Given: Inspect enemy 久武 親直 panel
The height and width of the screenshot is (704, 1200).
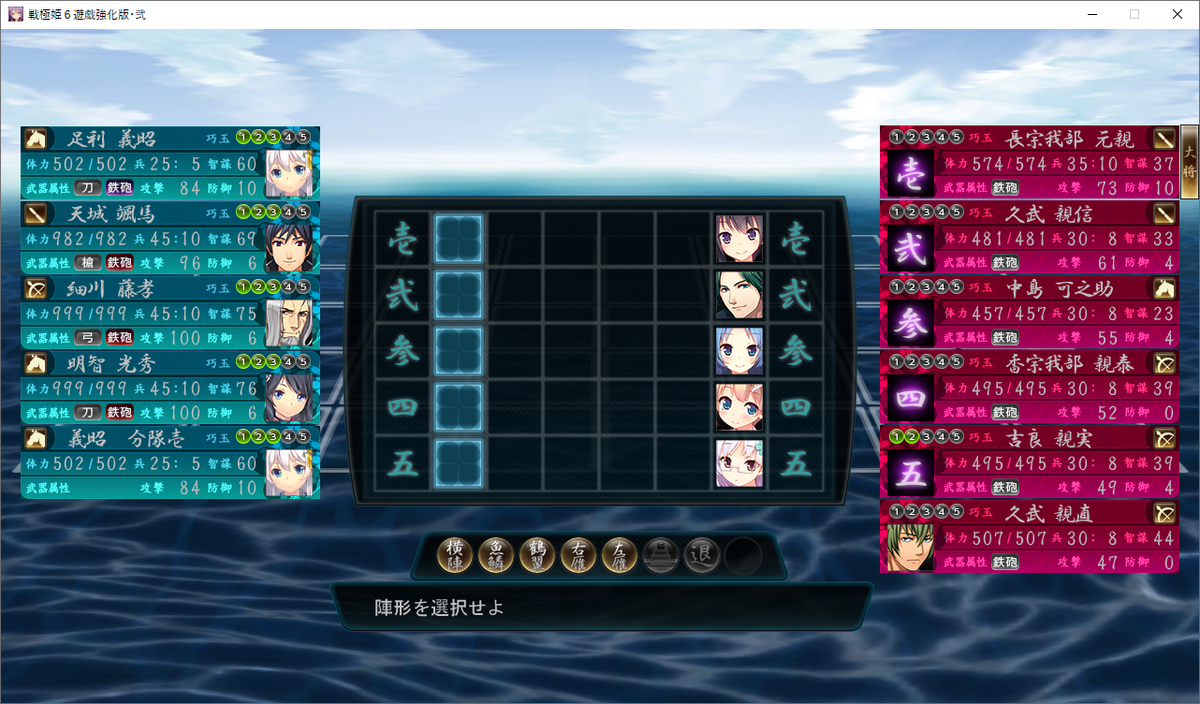Looking at the screenshot, I should pyautogui.click(x=1029, y=537).
